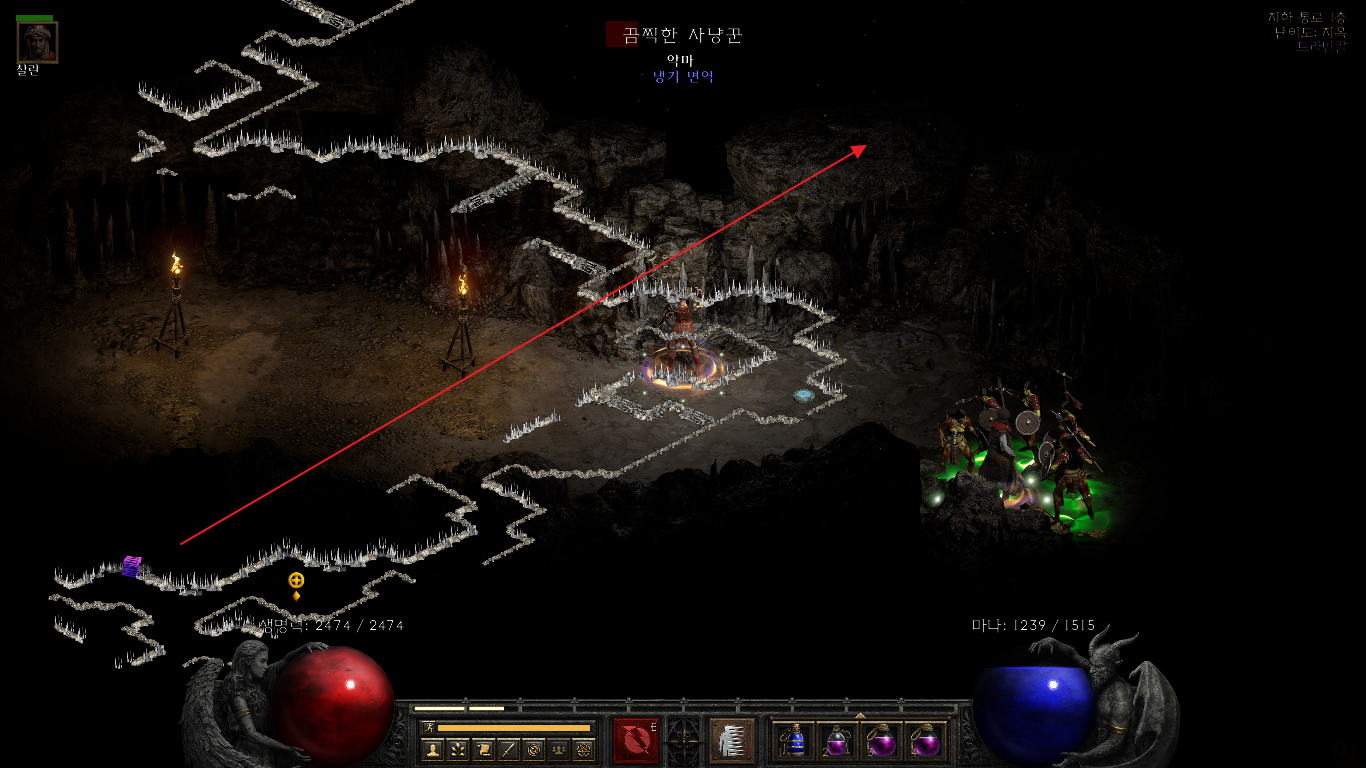Open the game menu pentagram icon

[x=584, y=749]
